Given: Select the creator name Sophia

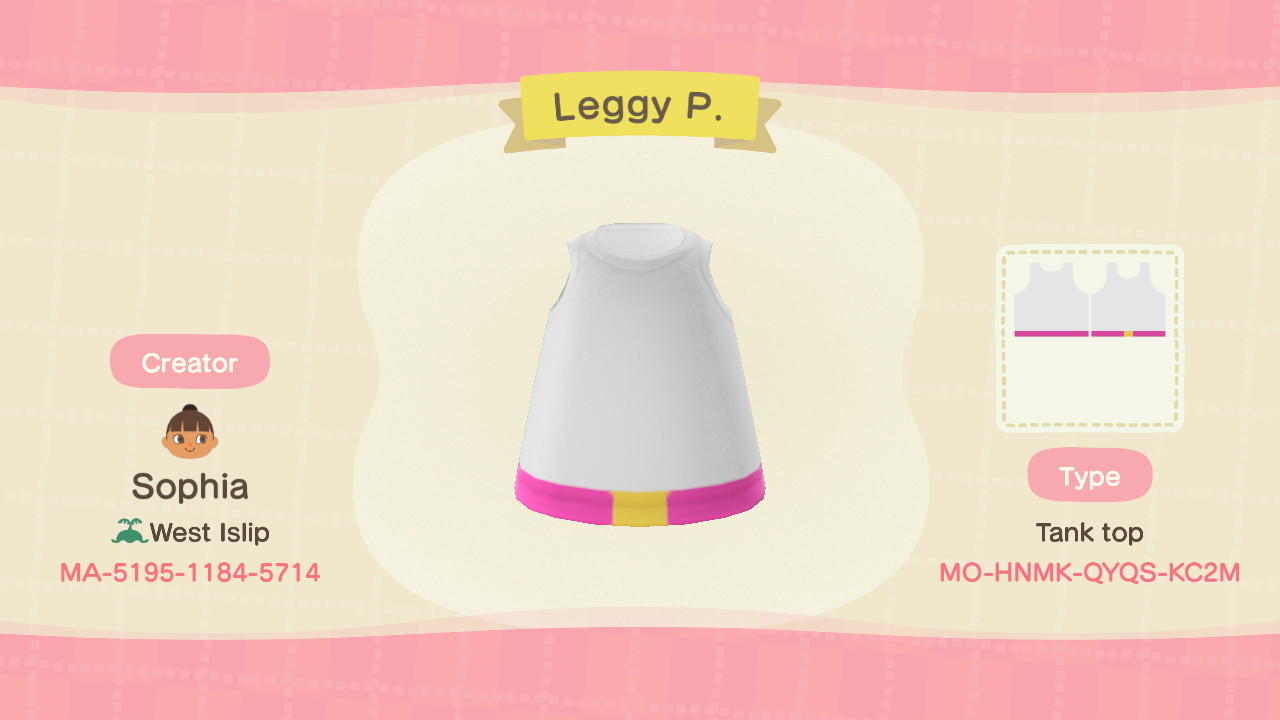Looking at the screenshot, I should [189, 487].
